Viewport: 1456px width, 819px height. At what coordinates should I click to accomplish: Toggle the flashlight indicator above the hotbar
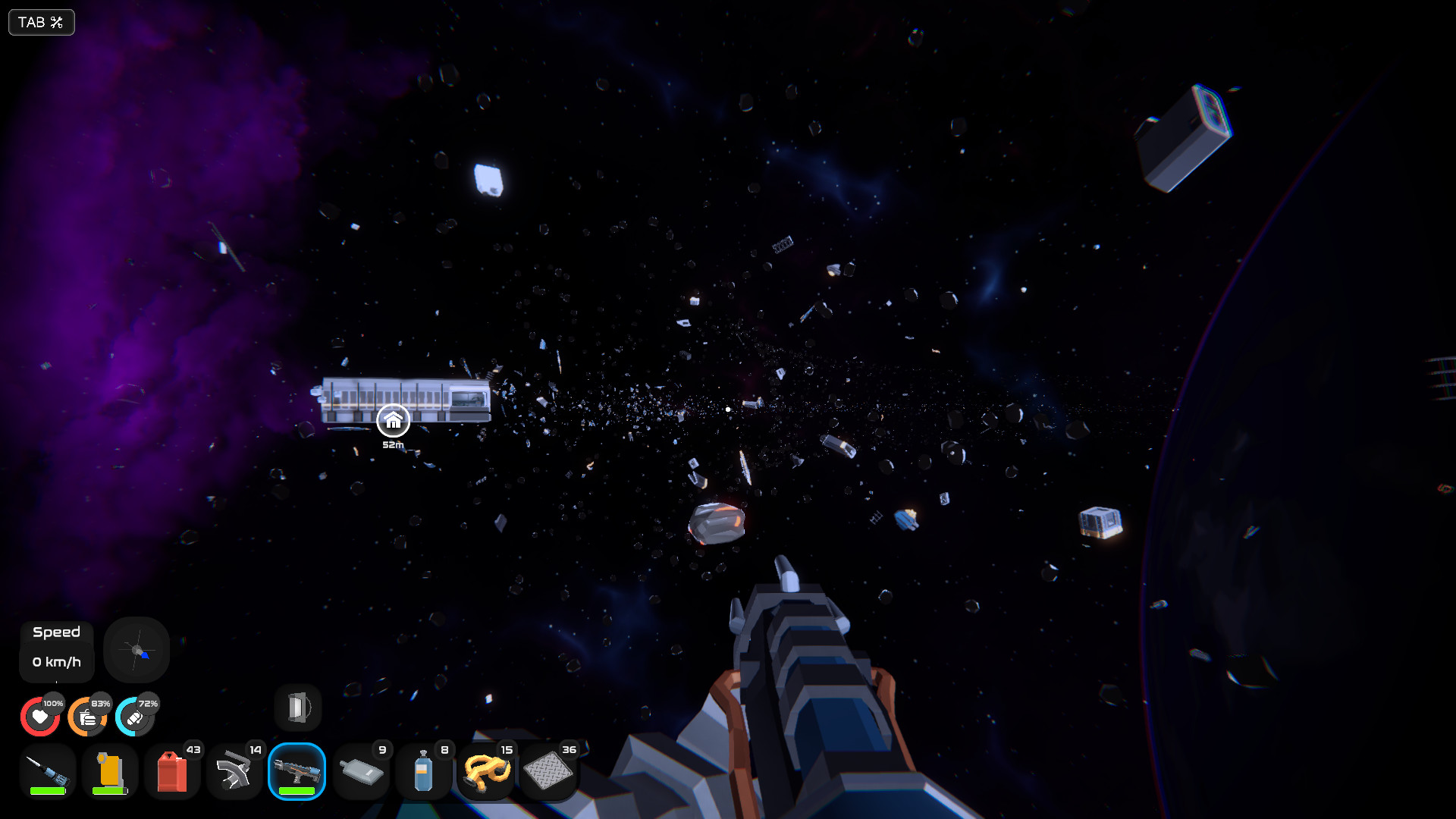pos(297,707)
